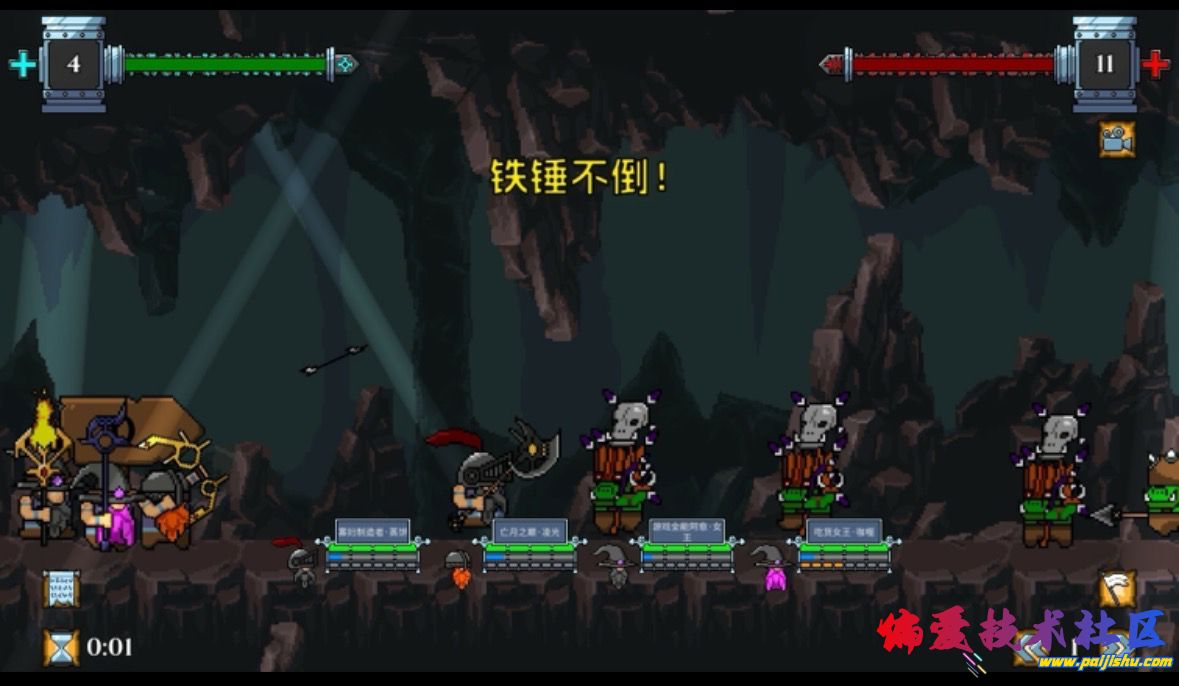Toggle the camera icon below enemy counter
Viewport: 1179px width, 686px height.
coord(1116,139)
